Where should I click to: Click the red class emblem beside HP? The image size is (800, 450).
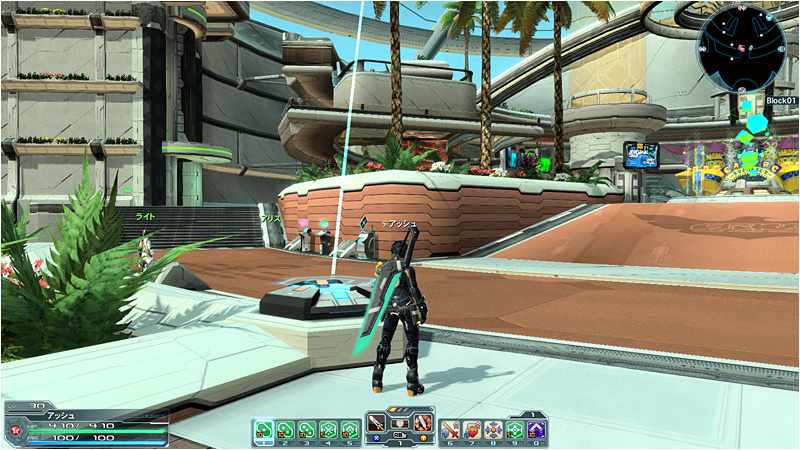(14, 431)
